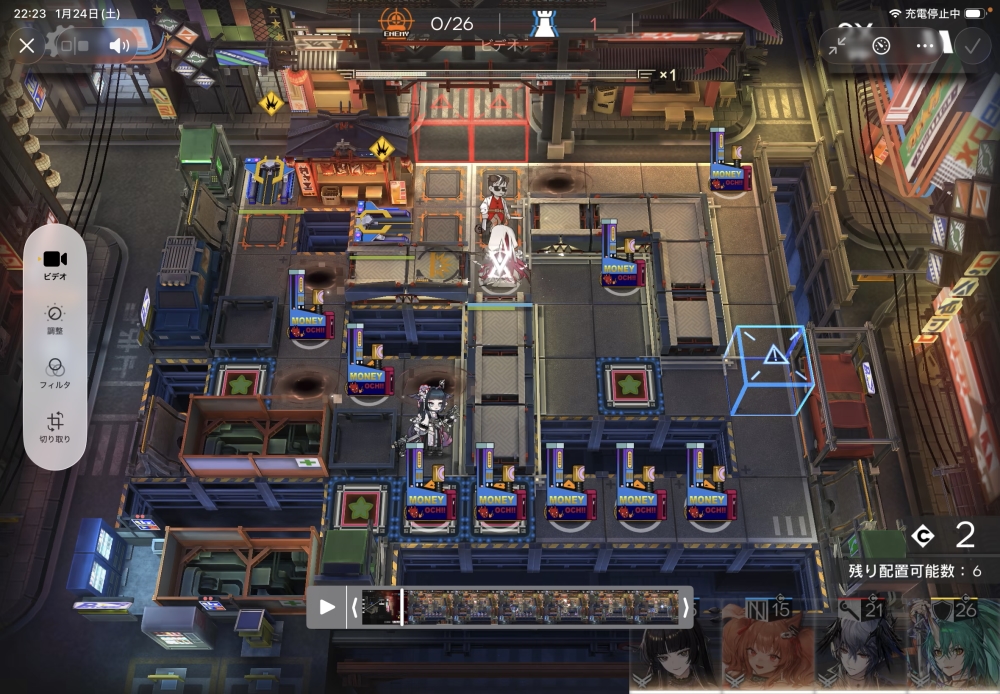The image size is (1000, 694).
Task: Mute the video with the speaker icon
Action: tap(120, 45)
